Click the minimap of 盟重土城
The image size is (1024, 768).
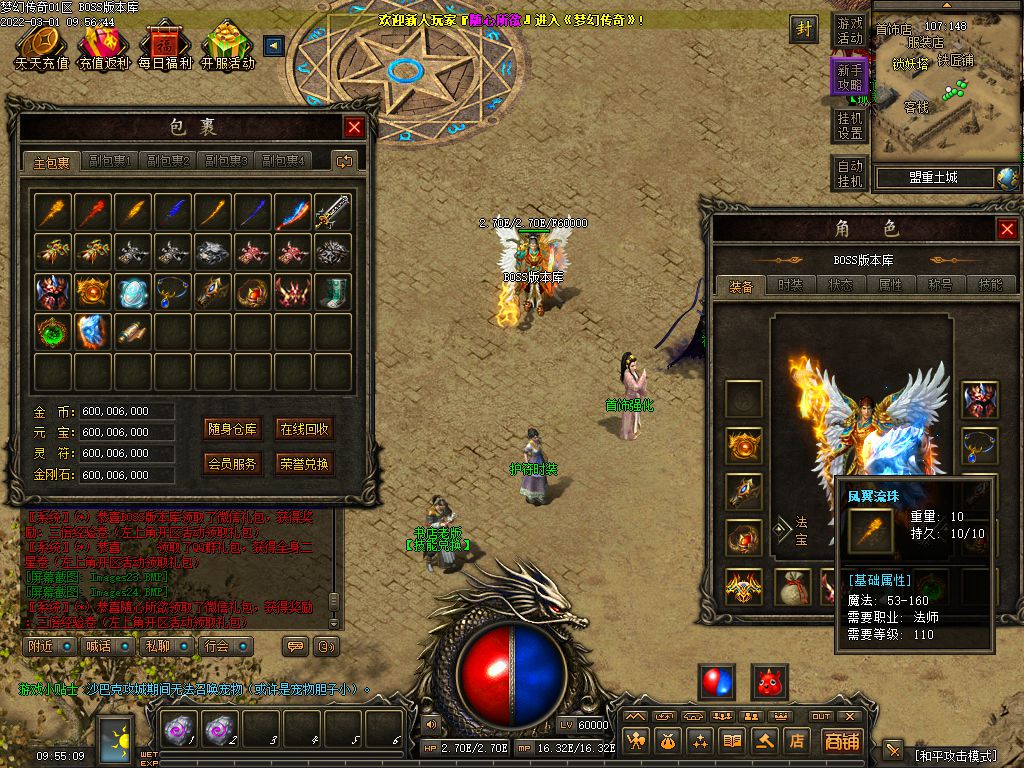947,90
